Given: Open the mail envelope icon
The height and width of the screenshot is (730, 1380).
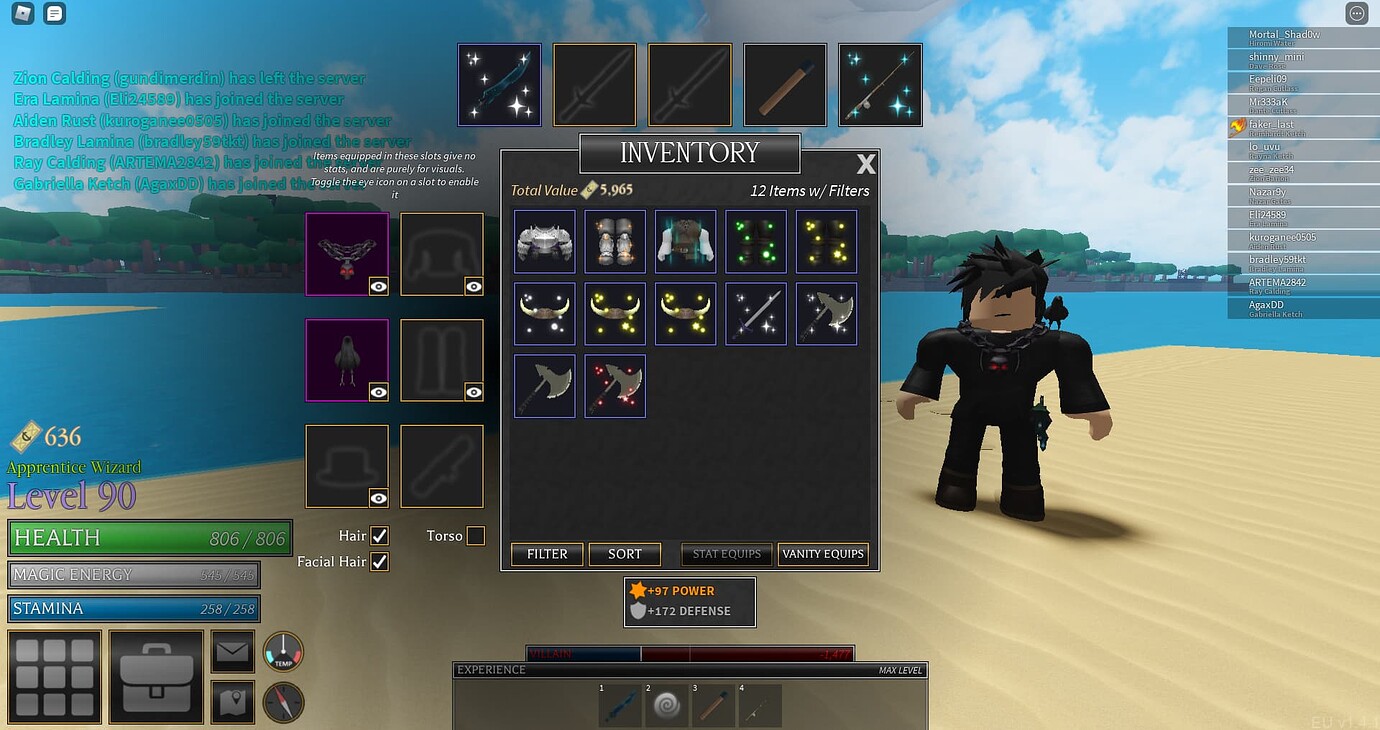Looking at the screenshot, I should pos(232,652).
